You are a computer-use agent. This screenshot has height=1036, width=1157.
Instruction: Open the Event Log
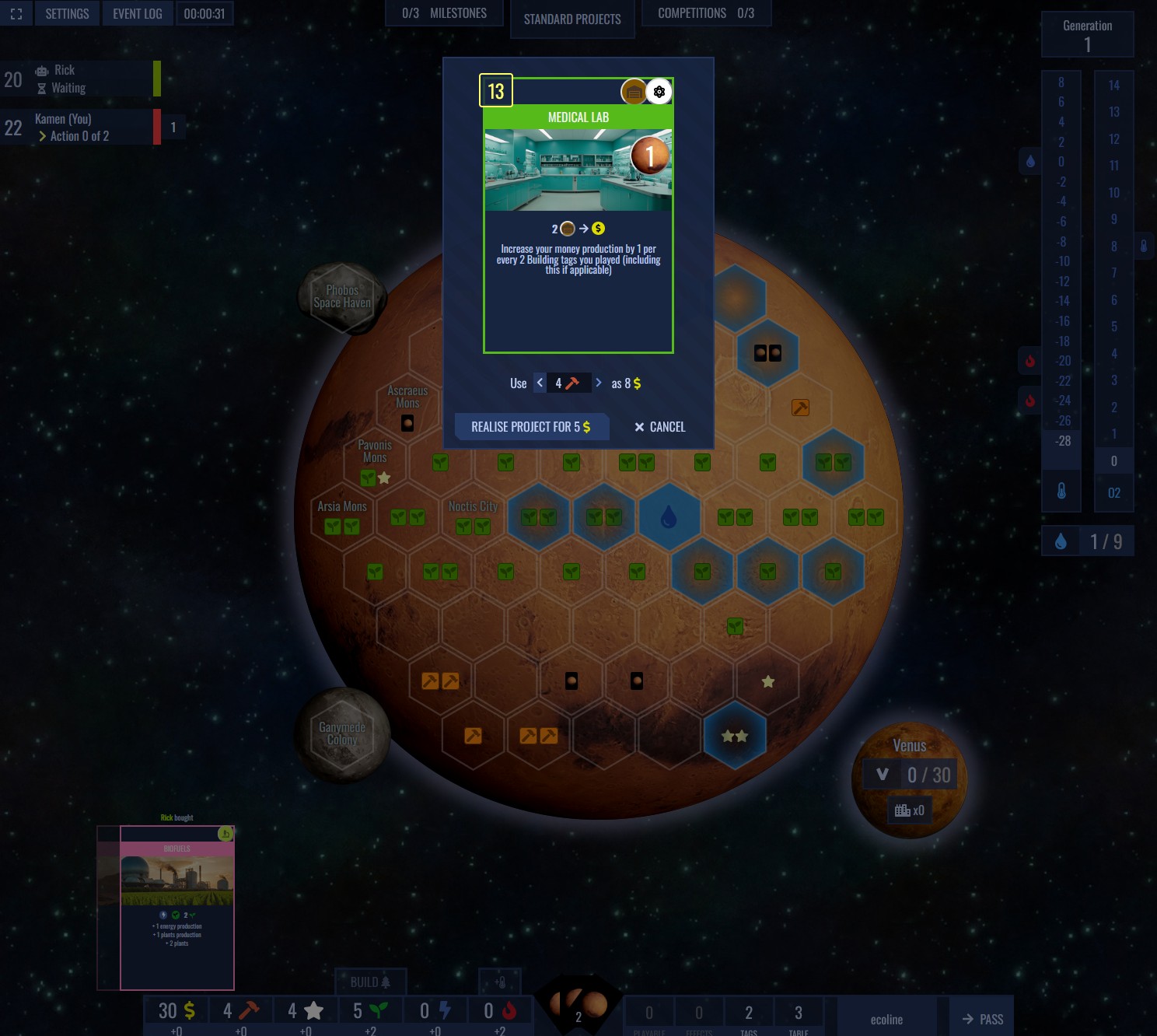[137, 14]
